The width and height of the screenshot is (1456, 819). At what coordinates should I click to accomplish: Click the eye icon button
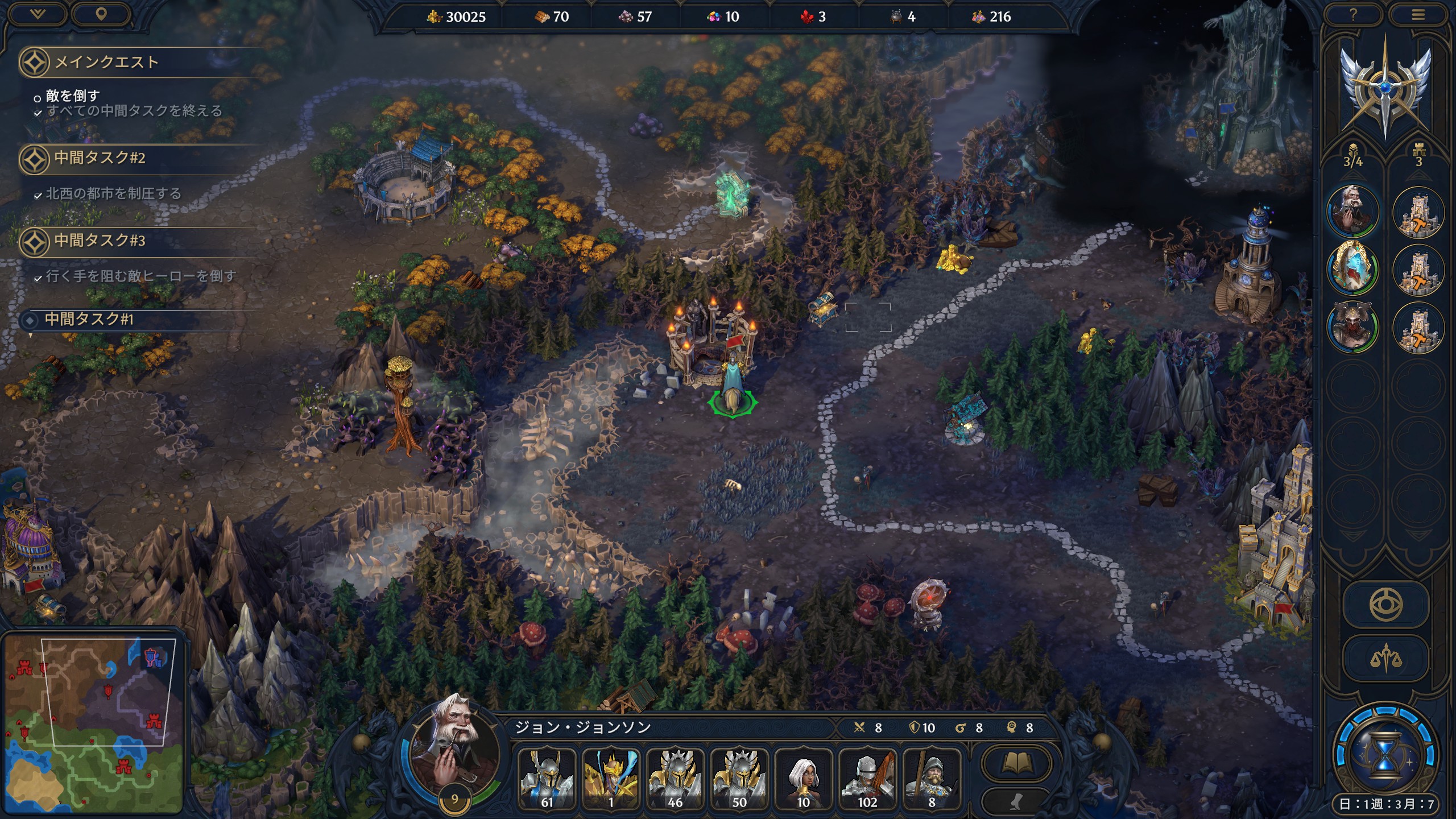pos(1385,604)
